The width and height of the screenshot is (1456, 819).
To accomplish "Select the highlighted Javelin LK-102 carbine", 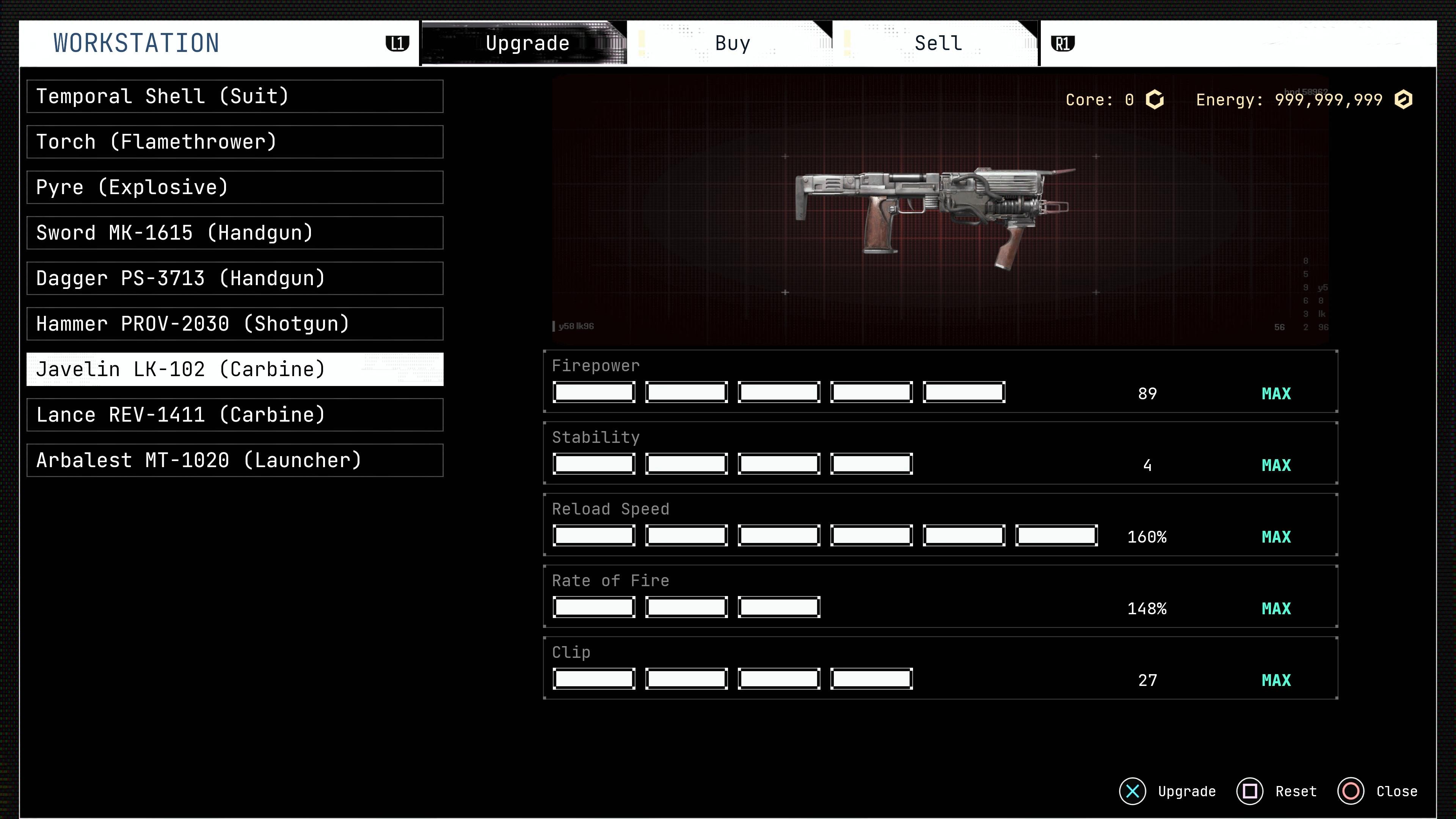I will coord(235,370).
